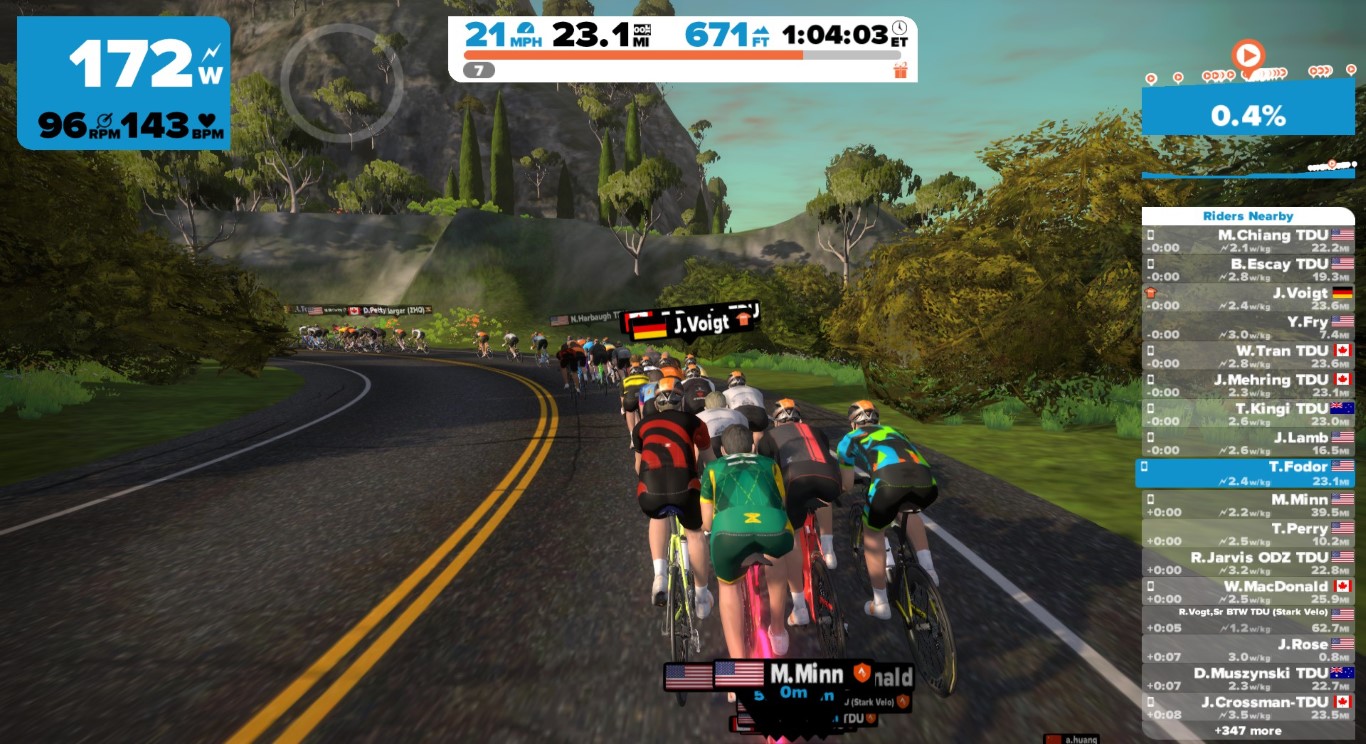
Task: Click the J.Crossman-TDU rider entry
Action: (x=1248, y=708)
